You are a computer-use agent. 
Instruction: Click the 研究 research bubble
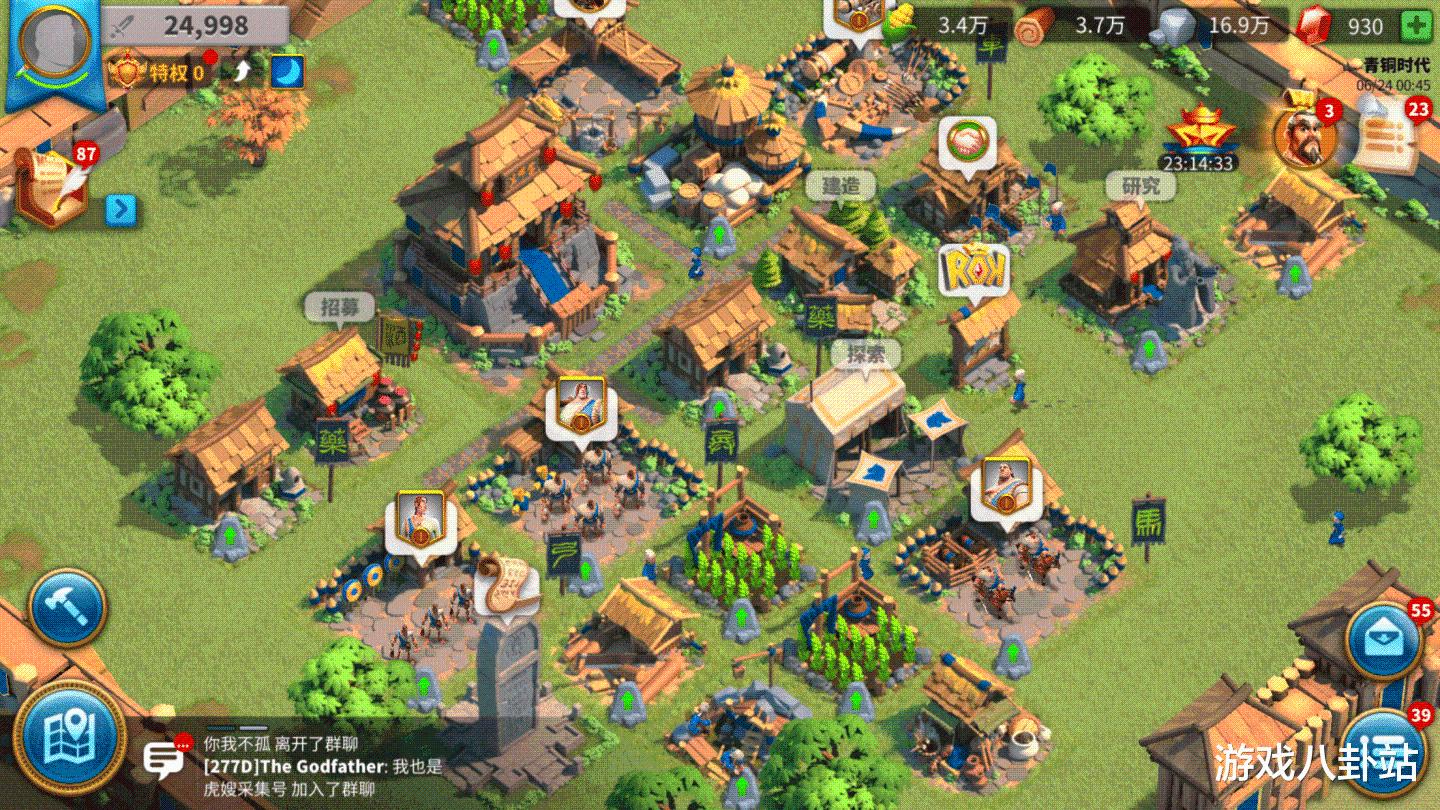click(x=1139, y=186)
